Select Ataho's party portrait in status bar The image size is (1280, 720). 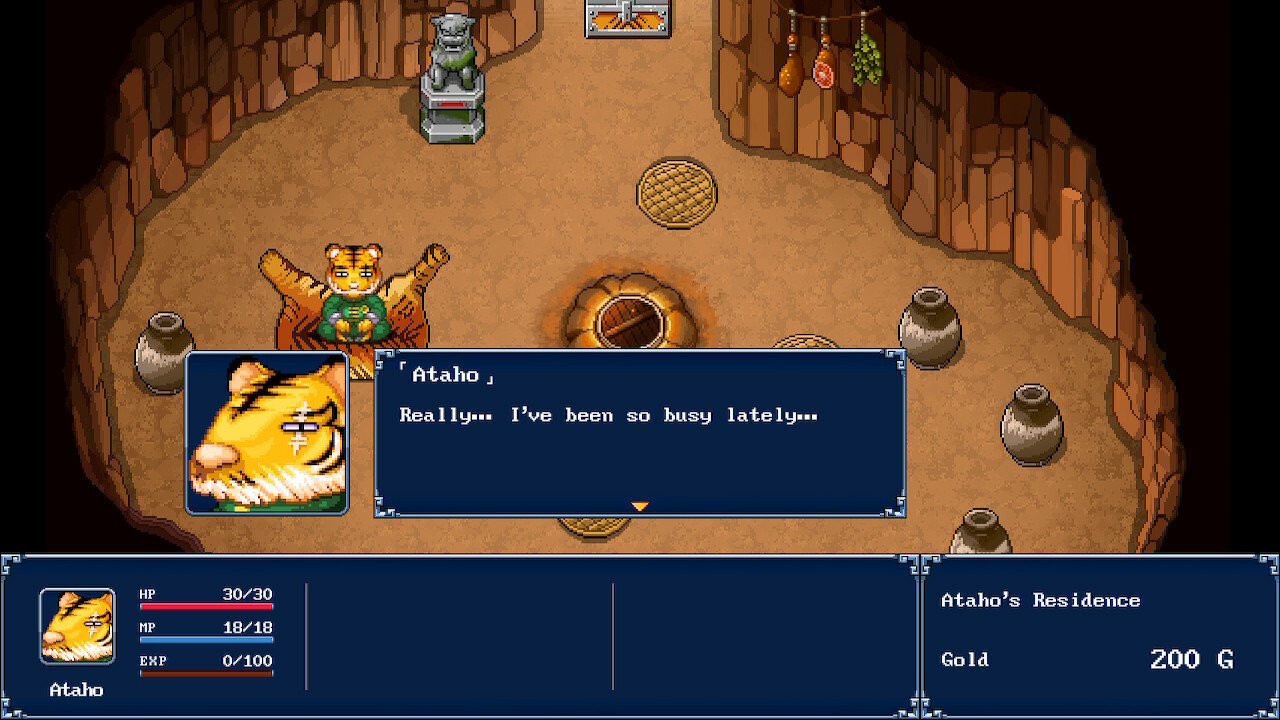click(77, 626)
